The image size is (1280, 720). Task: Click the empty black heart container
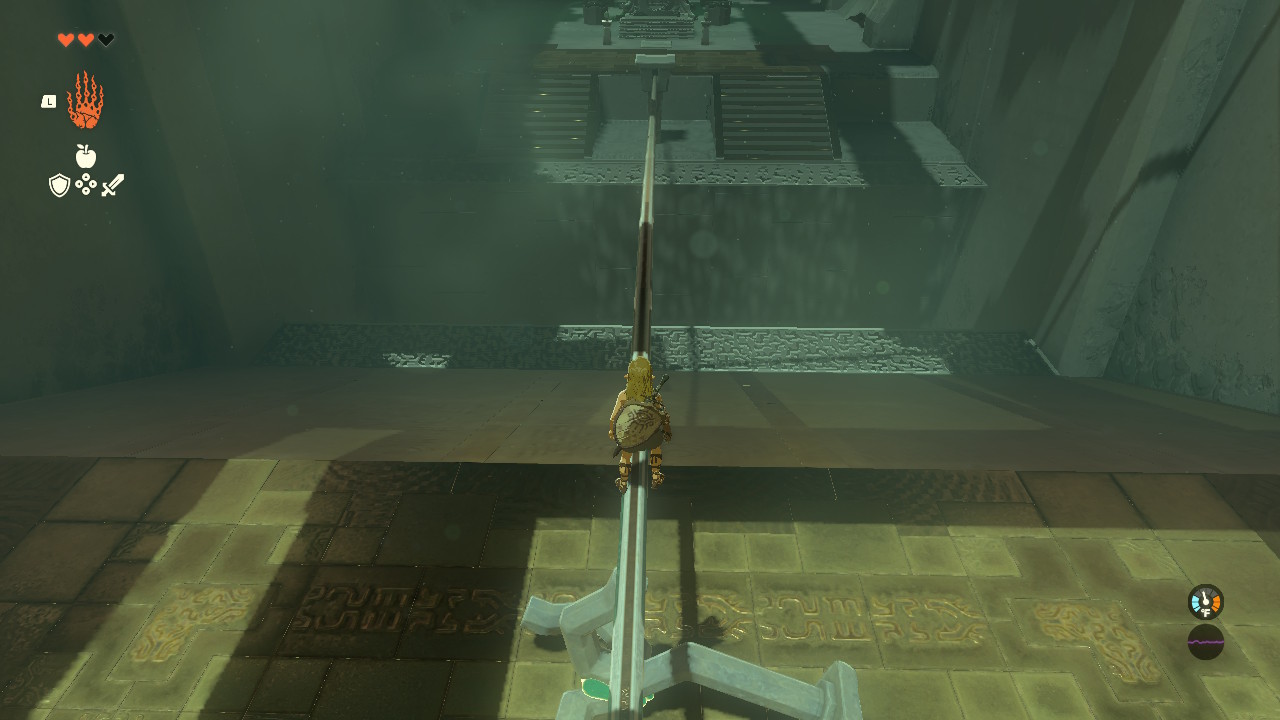(105, 39)
